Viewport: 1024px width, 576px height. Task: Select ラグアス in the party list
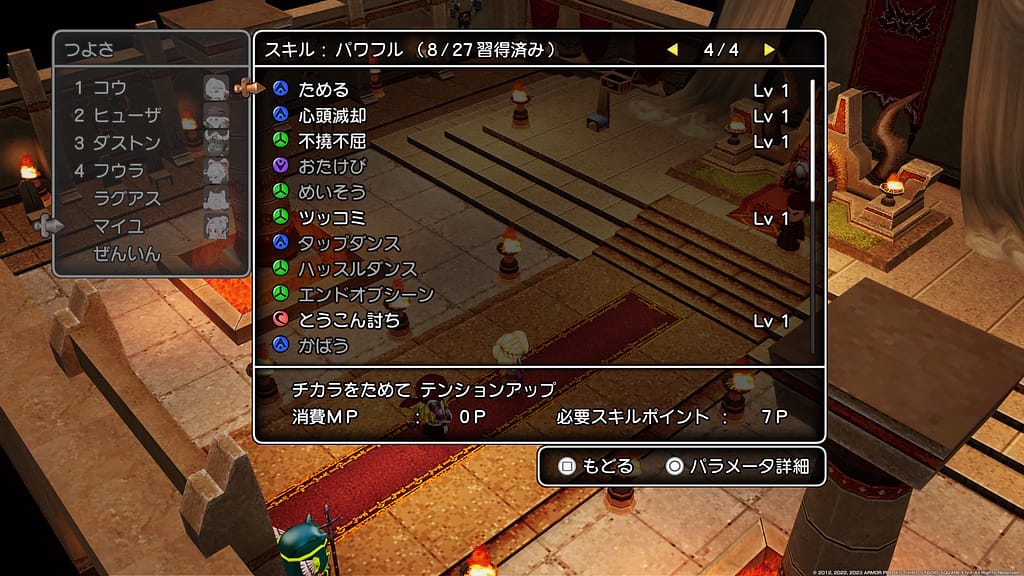[x=126, y=198]
